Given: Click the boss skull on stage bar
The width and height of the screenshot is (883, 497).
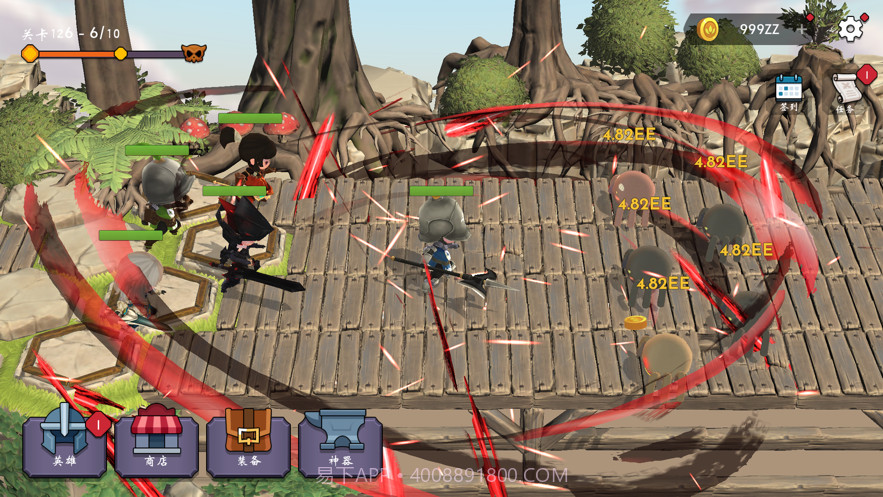Looking at the screenshot, I should click(193, 53).
